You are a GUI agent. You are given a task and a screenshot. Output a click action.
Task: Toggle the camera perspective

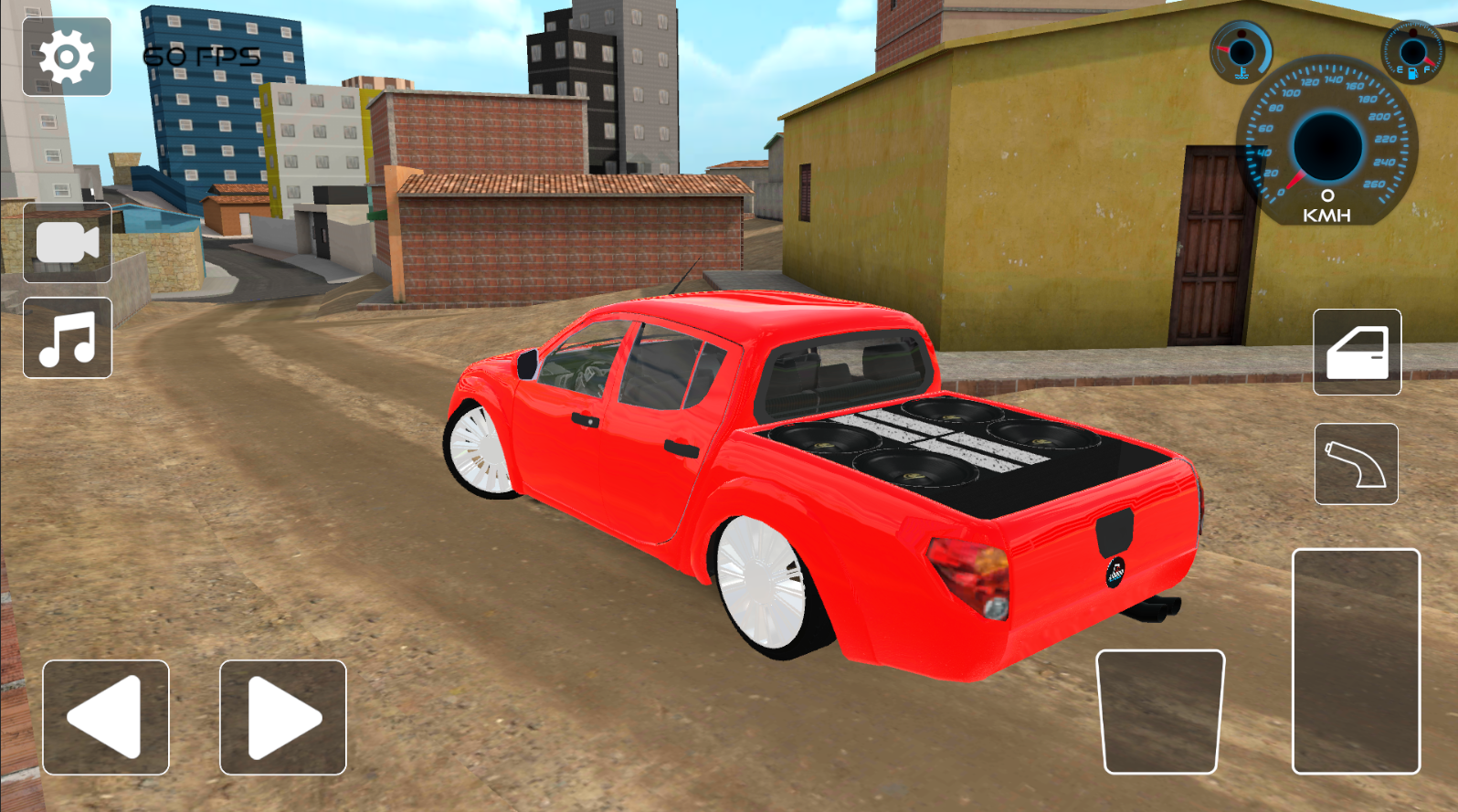pyautogui.click(x=68, y=242)
